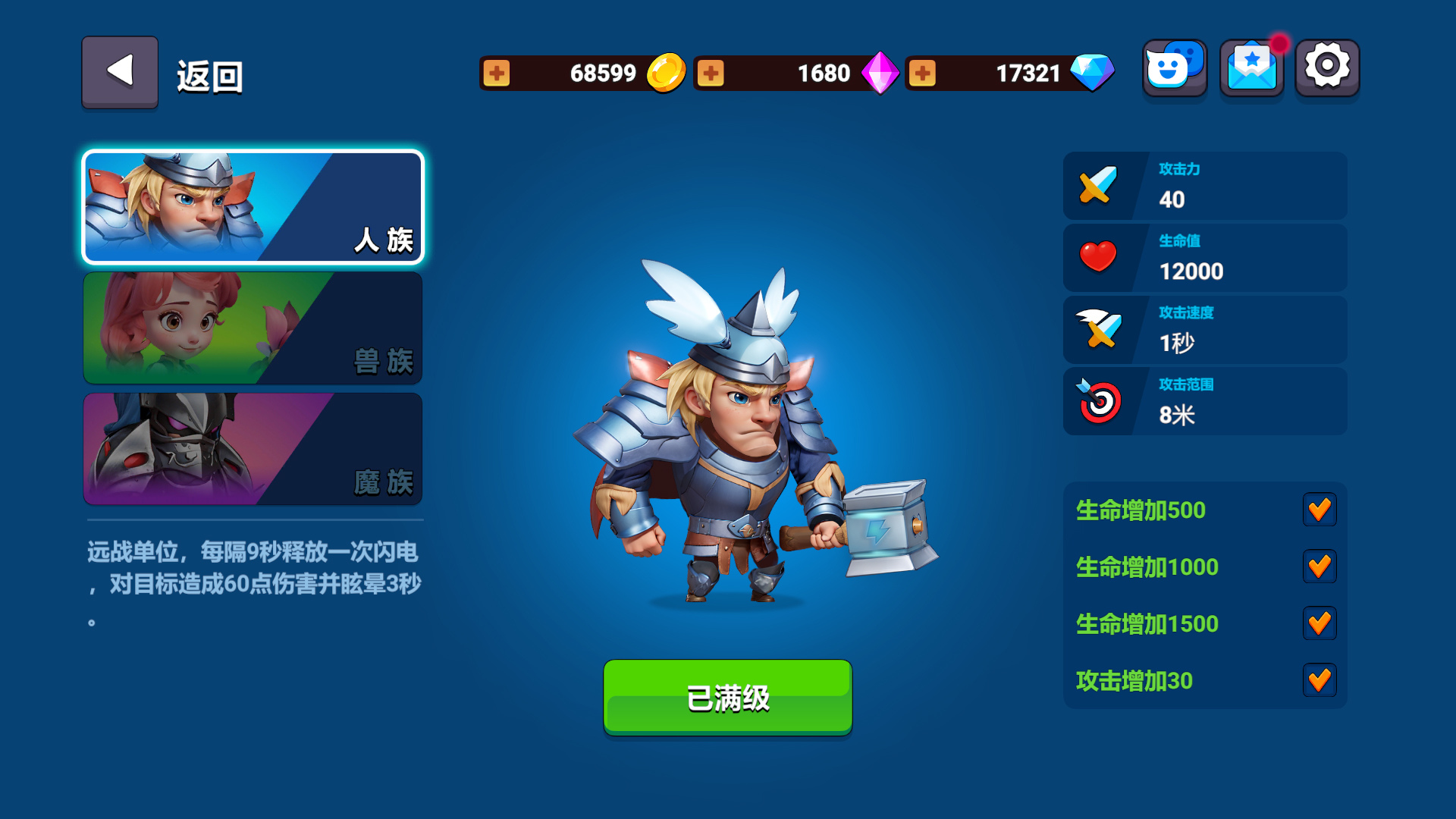The width and height of the screenshot is (1456, 819).
Task: Toggle the 攻击增加30 checkbox
Action: click(1319, 680)
